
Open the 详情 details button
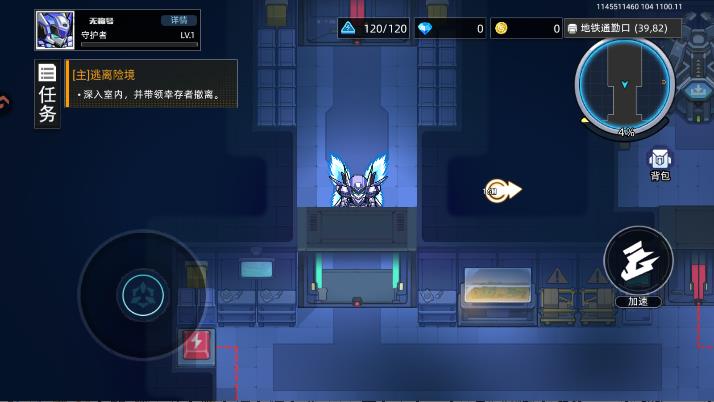point(178,20)
